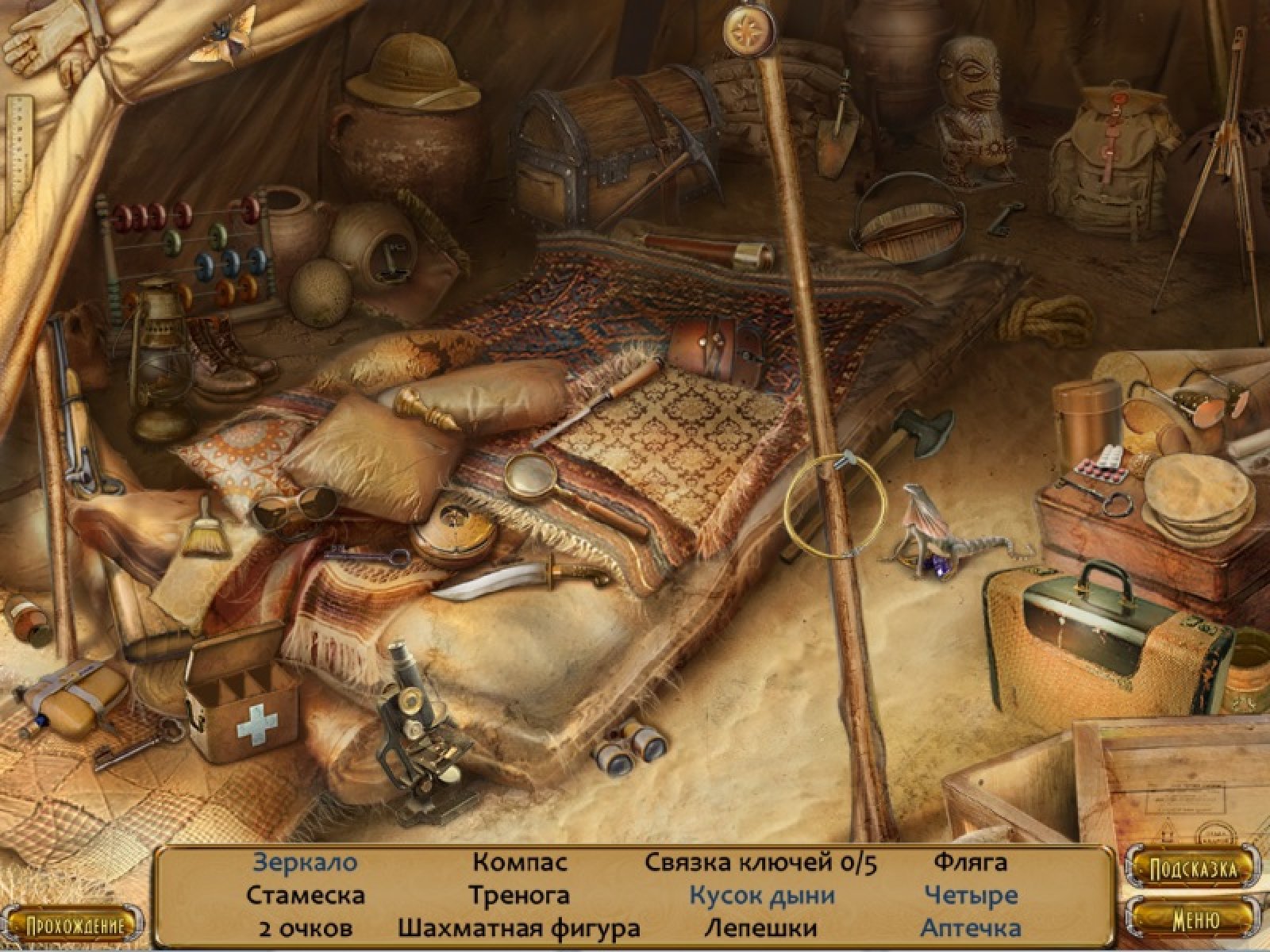This screenshot has width=1270, height=952.
Task: Click the Стамеска list entry
Action: (305, 896)
